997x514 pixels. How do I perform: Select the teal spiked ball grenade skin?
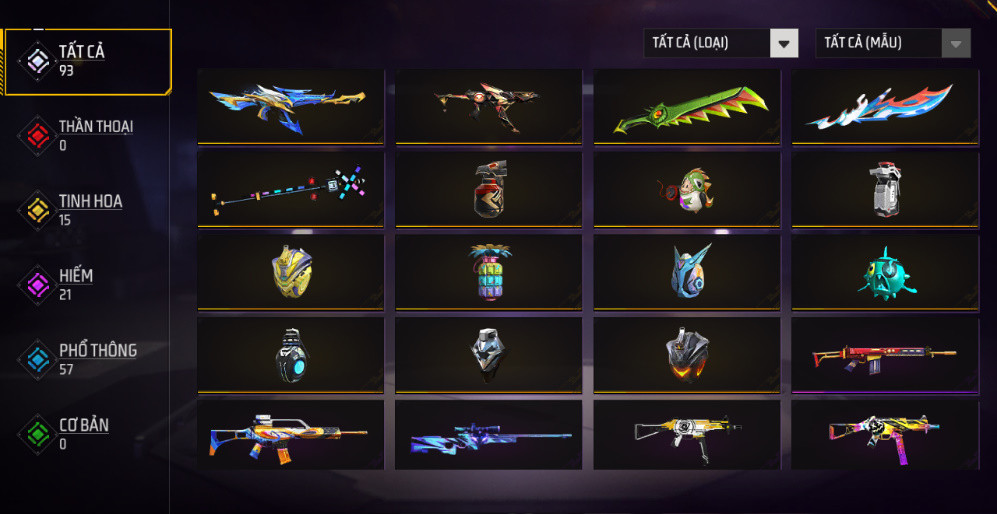885,272
